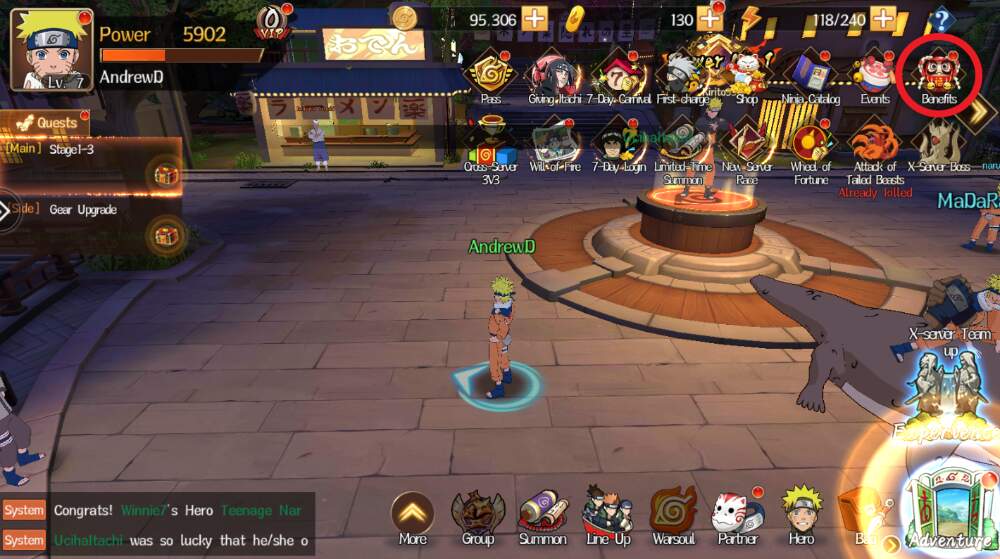The image size is (1000, 559).
Task: Open the Limited-Time Summon
Action: point(682,147)
